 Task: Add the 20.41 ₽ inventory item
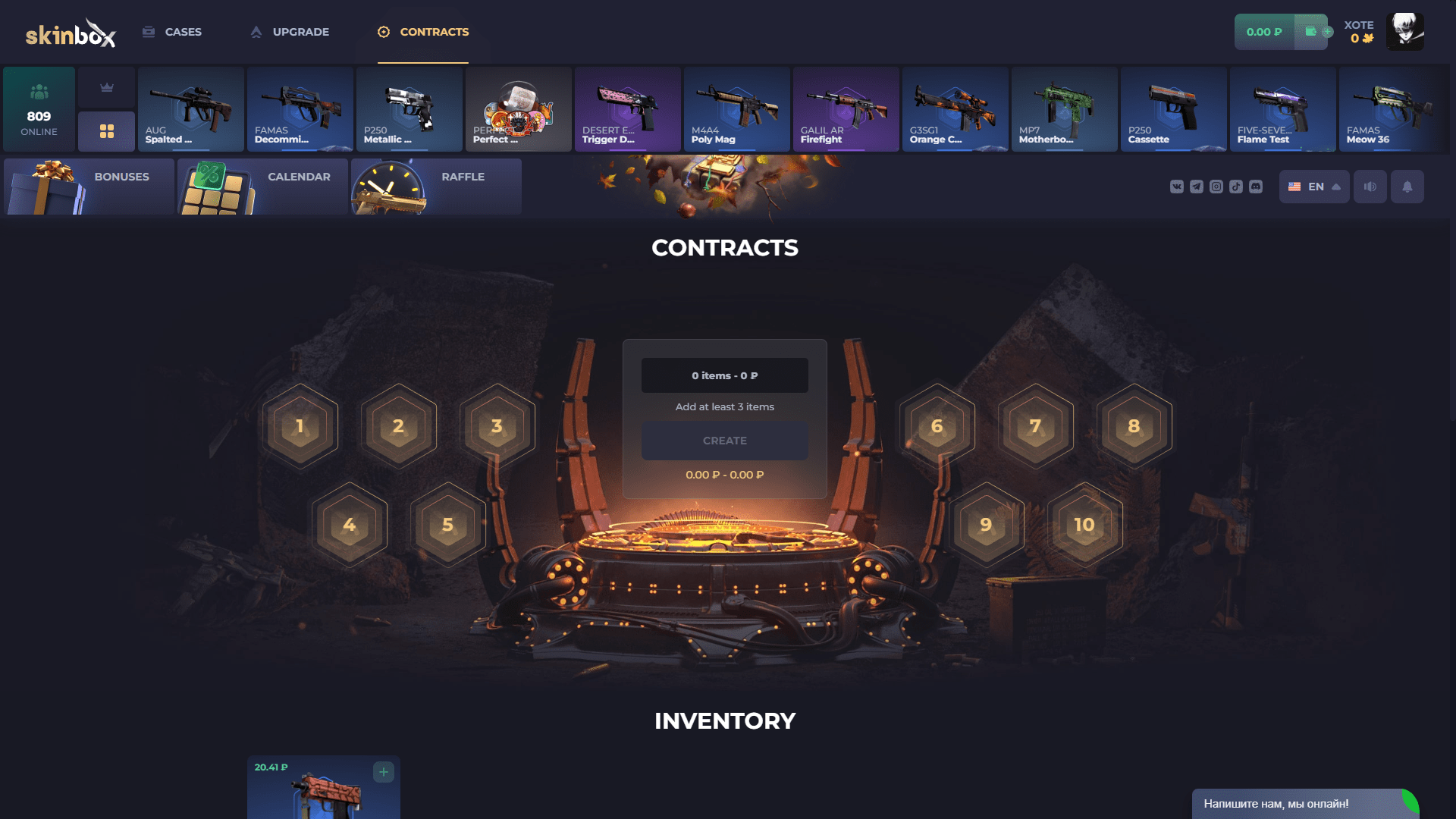[x=383, y=771]
